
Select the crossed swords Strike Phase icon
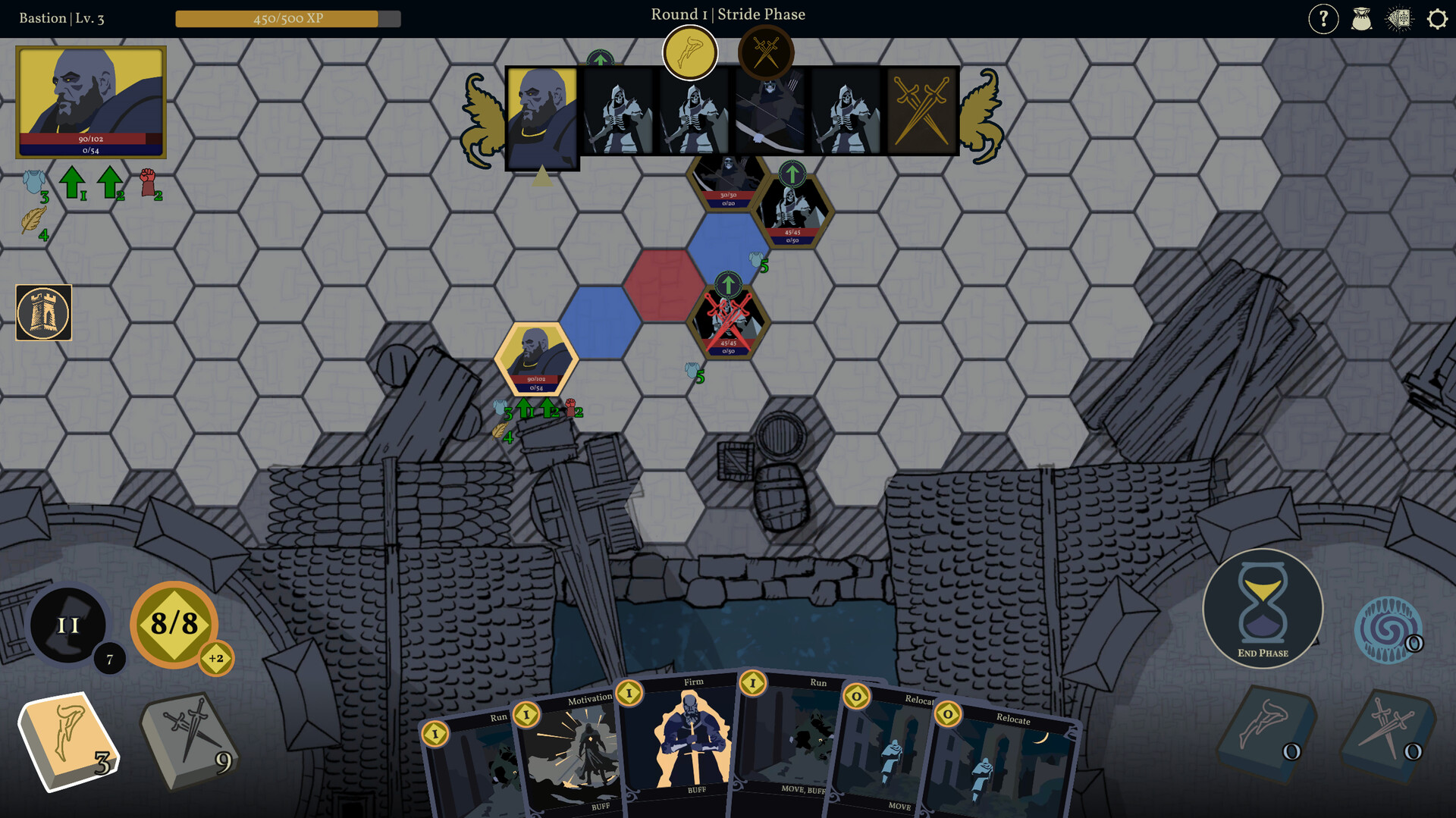(767, 50)
